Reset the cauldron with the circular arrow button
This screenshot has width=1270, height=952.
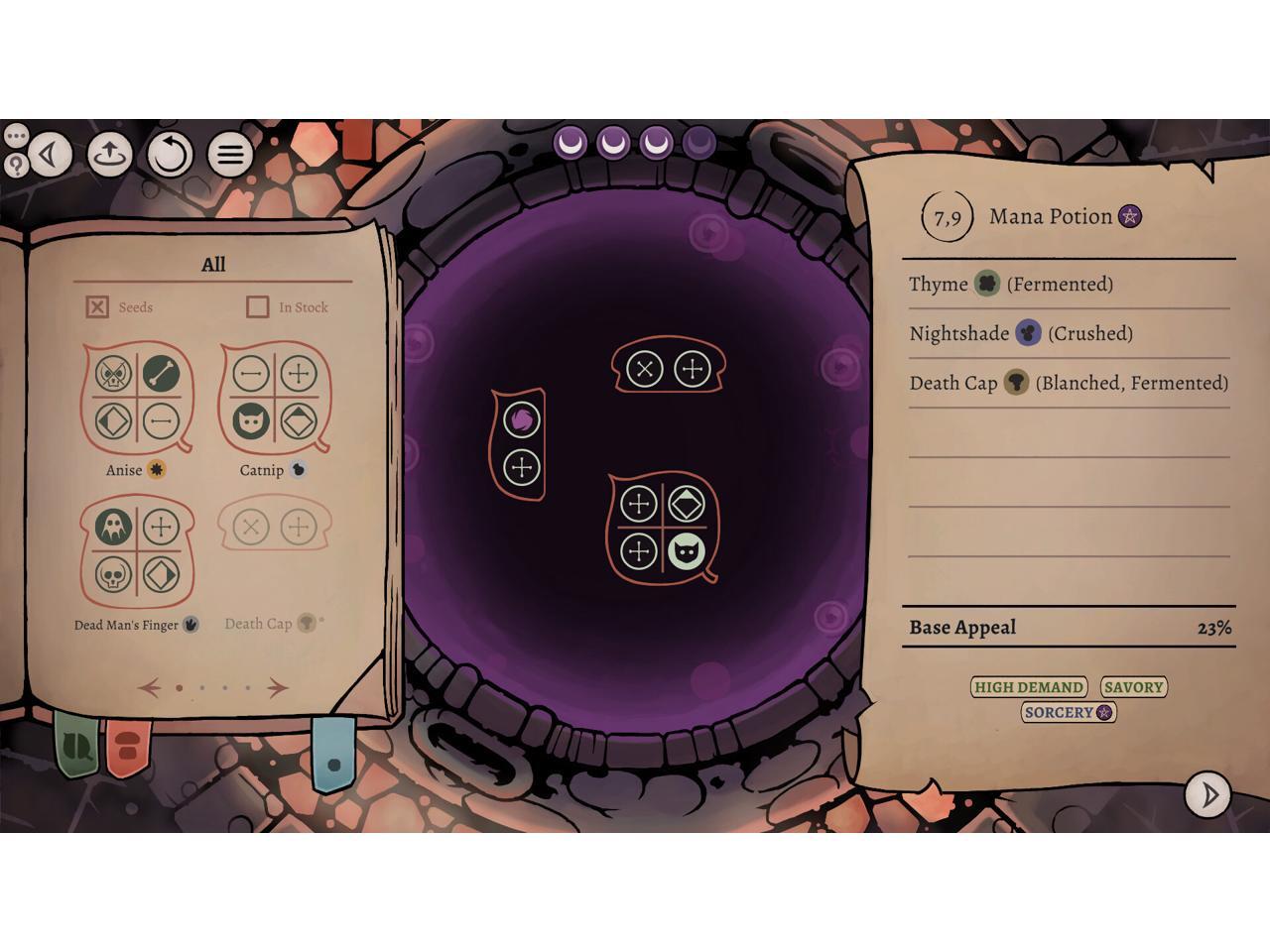[x=170, y=155]
